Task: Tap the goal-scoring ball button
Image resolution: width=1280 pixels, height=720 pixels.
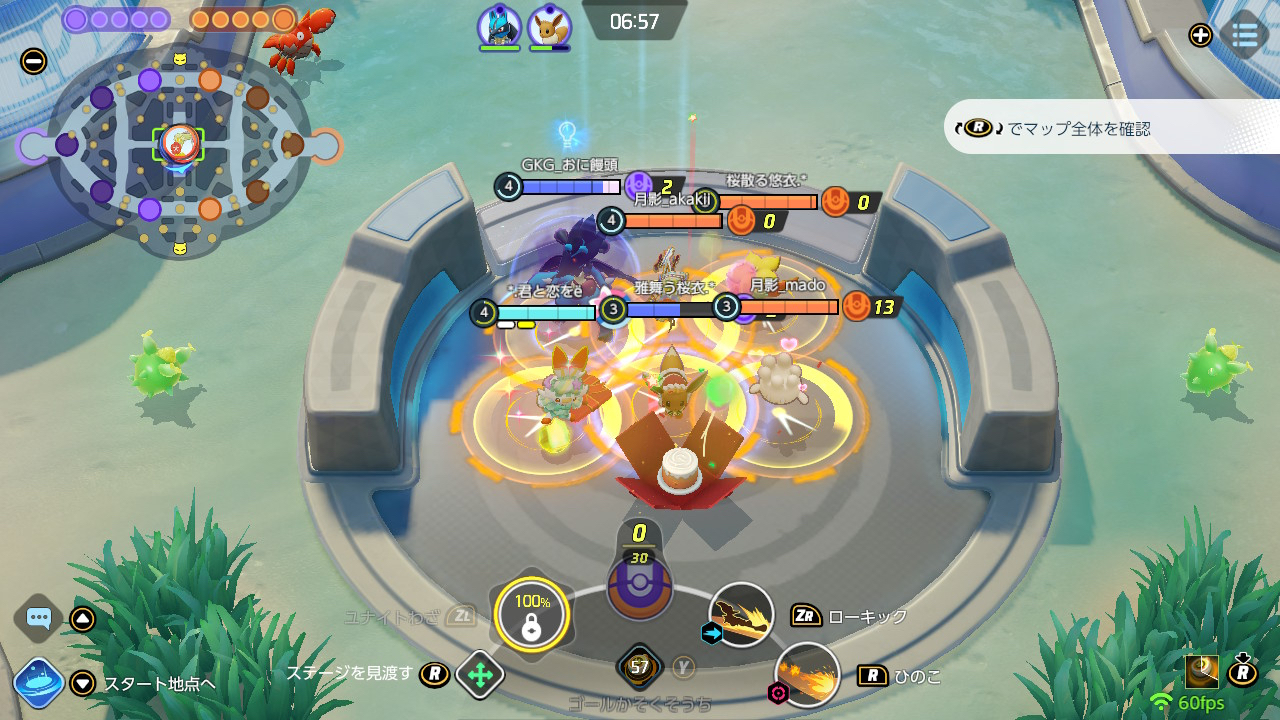Action: pyautogui.click(x=640, y=584)
